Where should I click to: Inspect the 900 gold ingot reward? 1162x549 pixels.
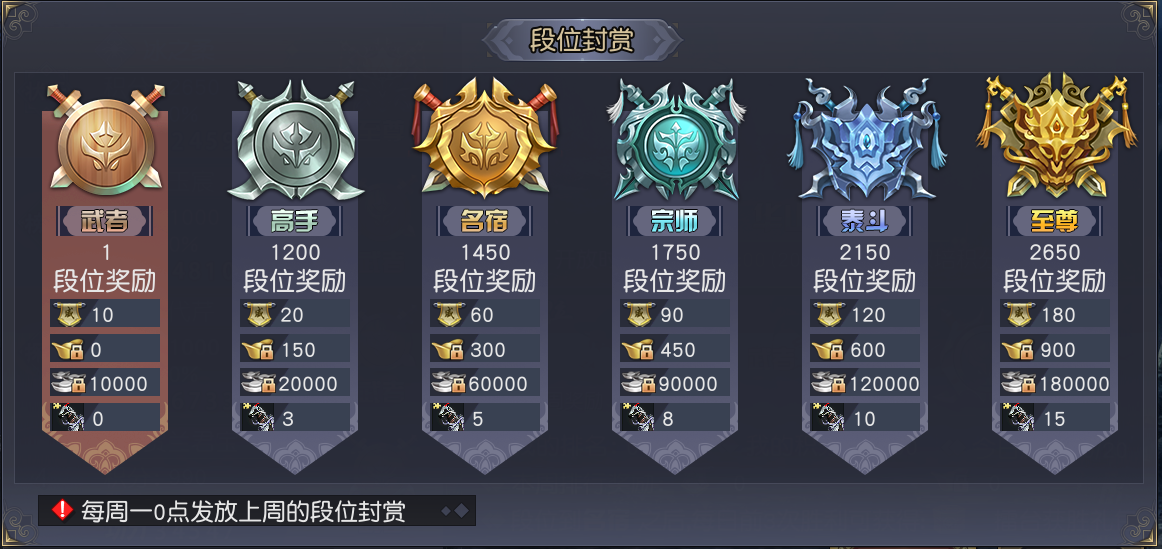pyautogui.click(x=1055, y=349)
